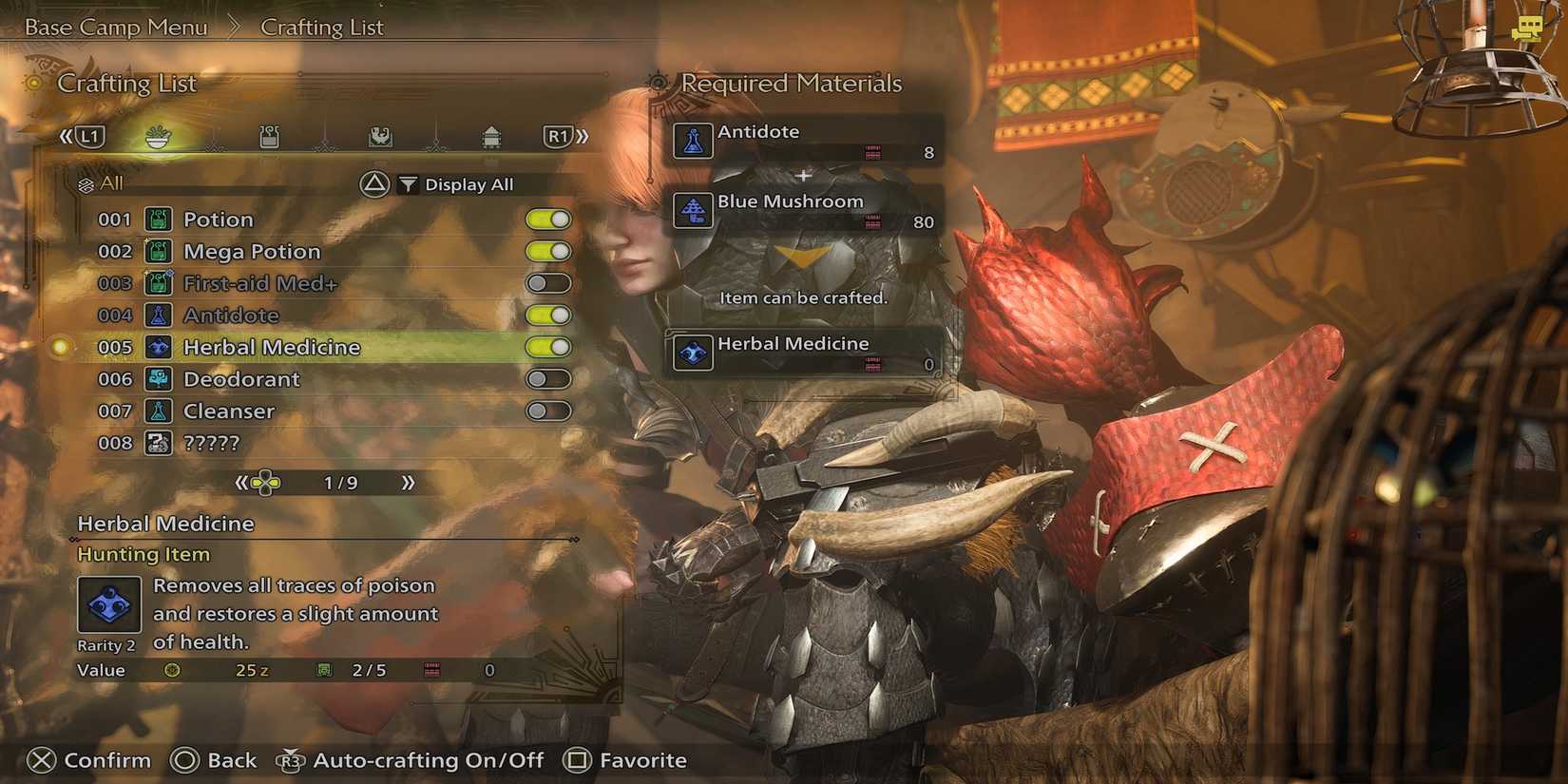The image size is (1568, 784).
Task: Select the fishing category icon on the tab bar
Action: [381, 137]
